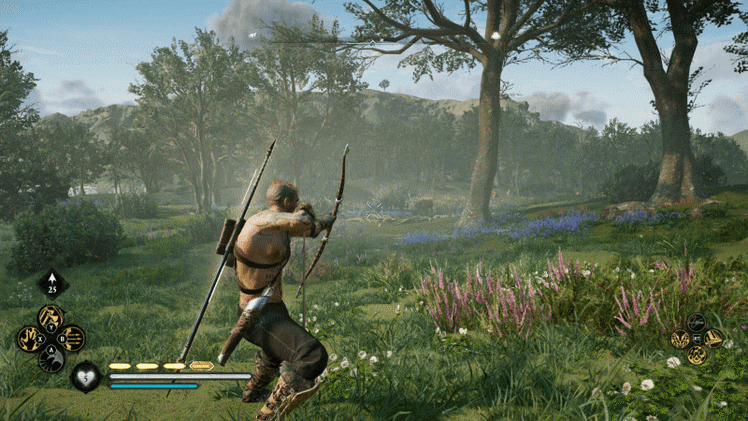This screenshot has height=421, width=748.
Task: Use the triple arrow volley ability
Action: (x=73, y=339)
